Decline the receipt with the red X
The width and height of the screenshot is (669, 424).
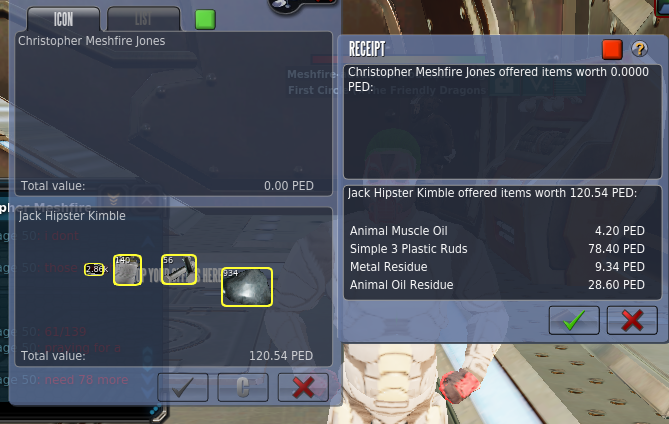632,320
